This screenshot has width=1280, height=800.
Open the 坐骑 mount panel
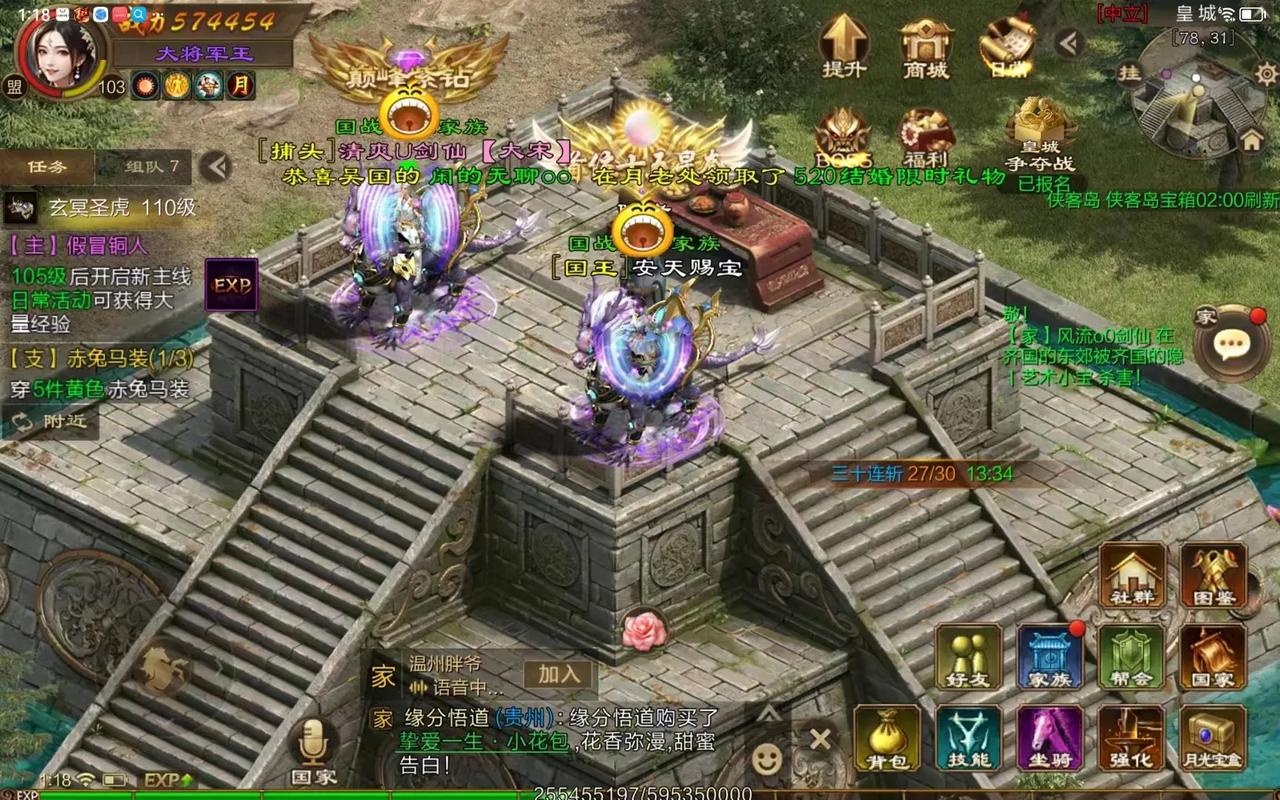[x=1049, y=738]
